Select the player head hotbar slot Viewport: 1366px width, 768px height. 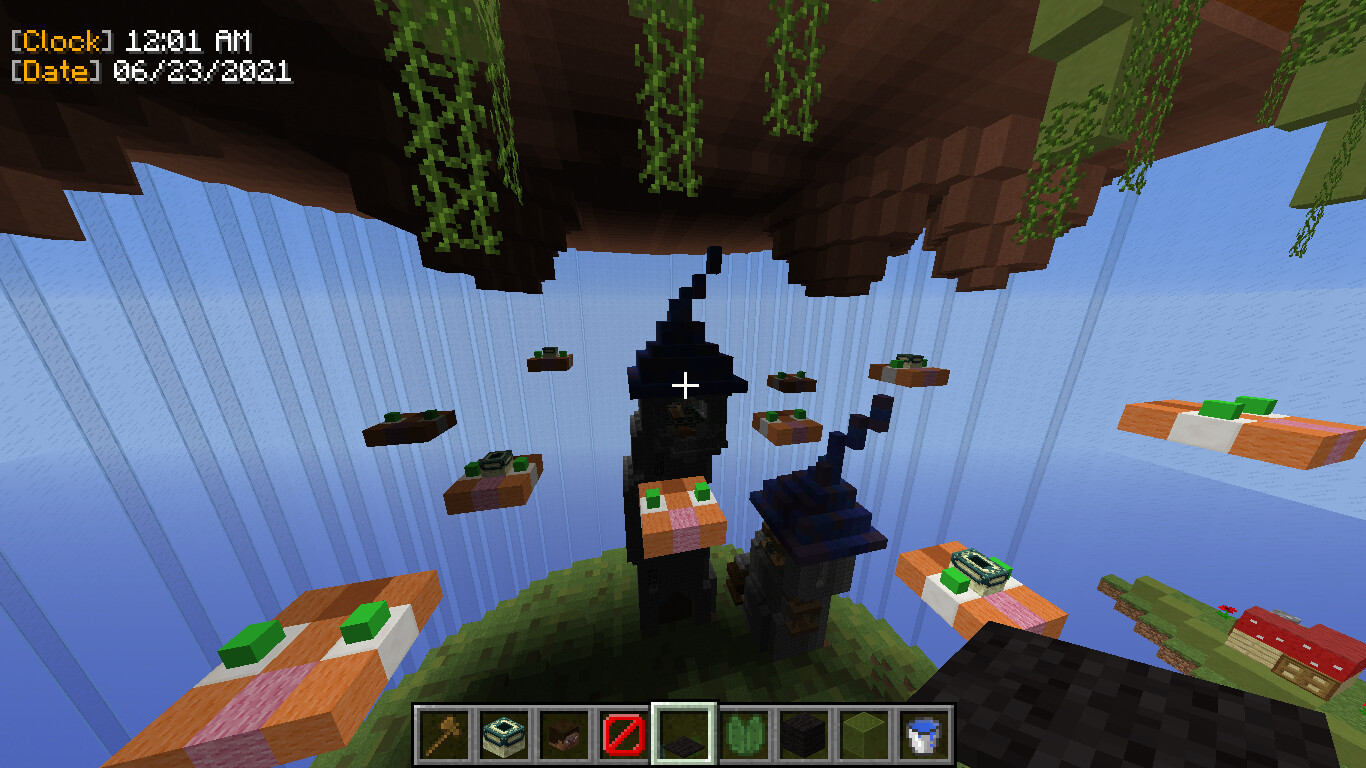point(563,734)
